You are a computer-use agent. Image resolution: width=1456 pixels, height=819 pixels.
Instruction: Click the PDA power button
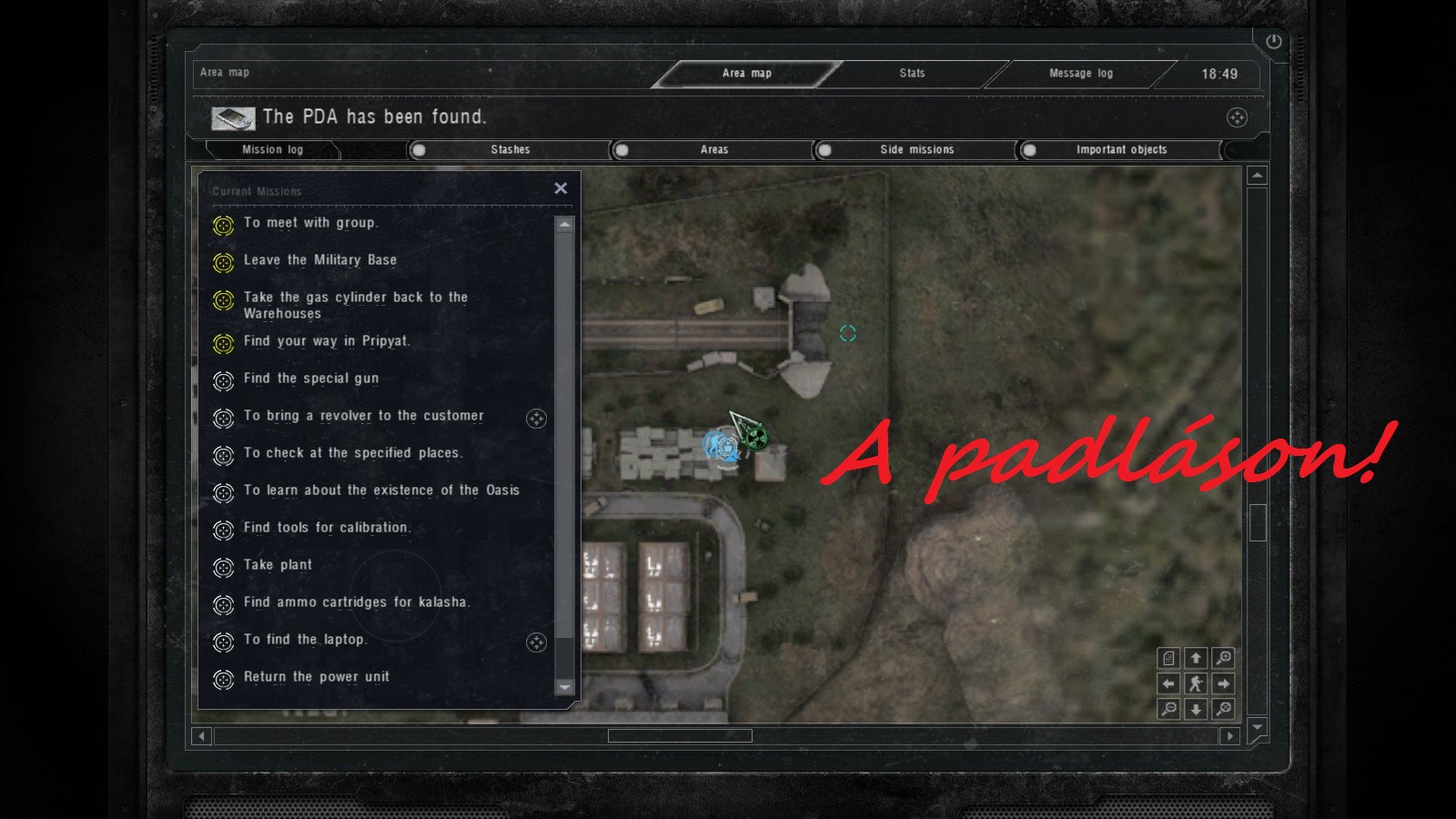1273,41
